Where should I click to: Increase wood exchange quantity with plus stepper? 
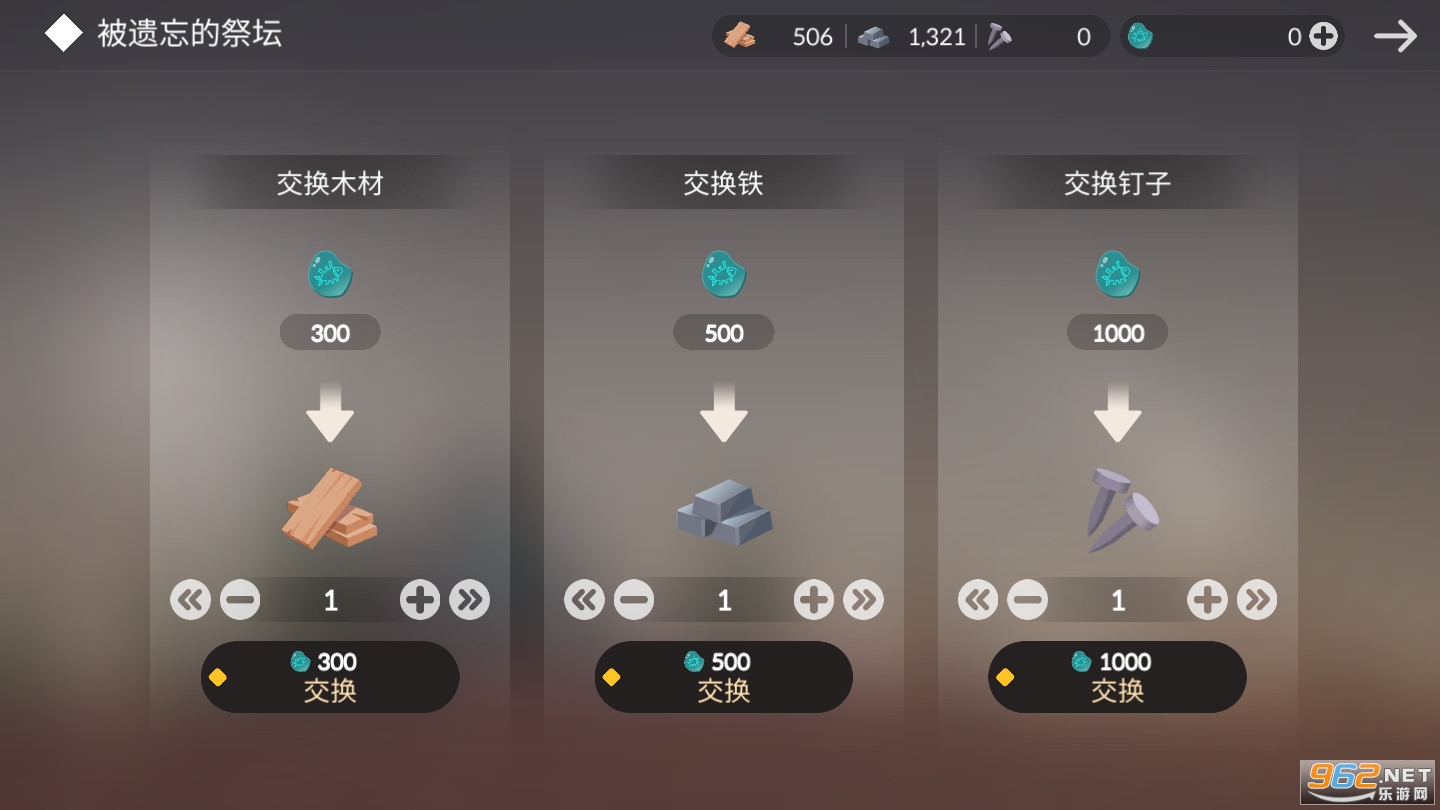click(x=419, y=599)
